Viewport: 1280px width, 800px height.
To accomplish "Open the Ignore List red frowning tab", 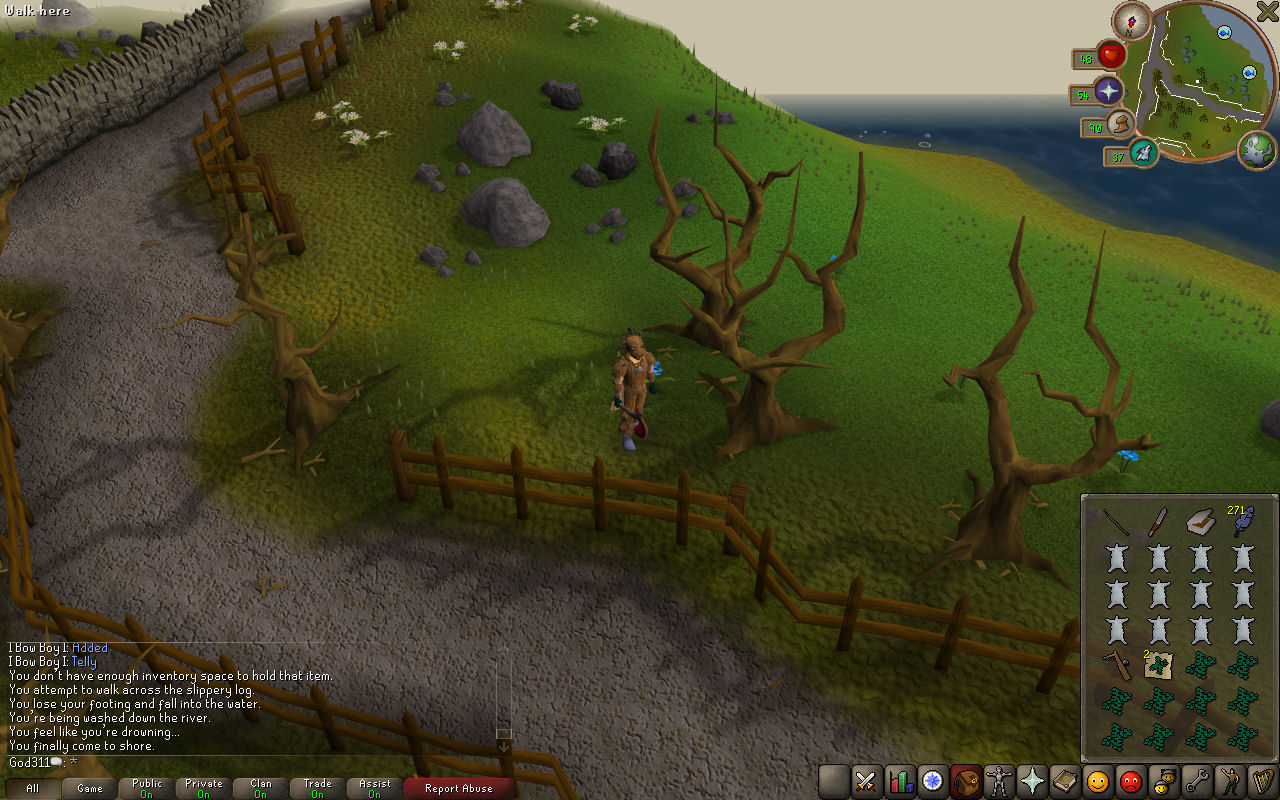I will click(1130, 781).
